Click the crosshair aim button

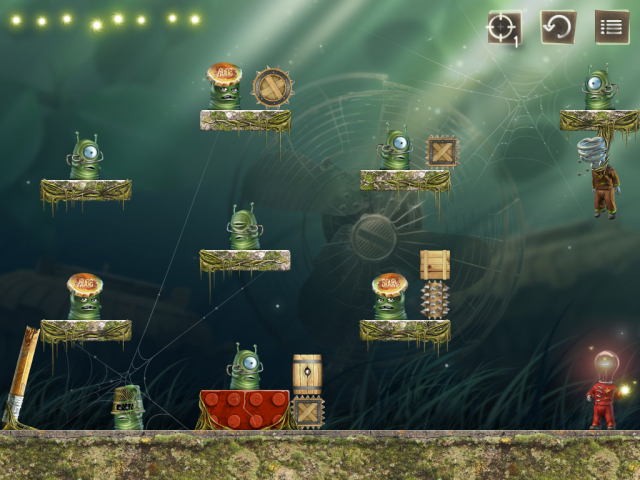503,27
